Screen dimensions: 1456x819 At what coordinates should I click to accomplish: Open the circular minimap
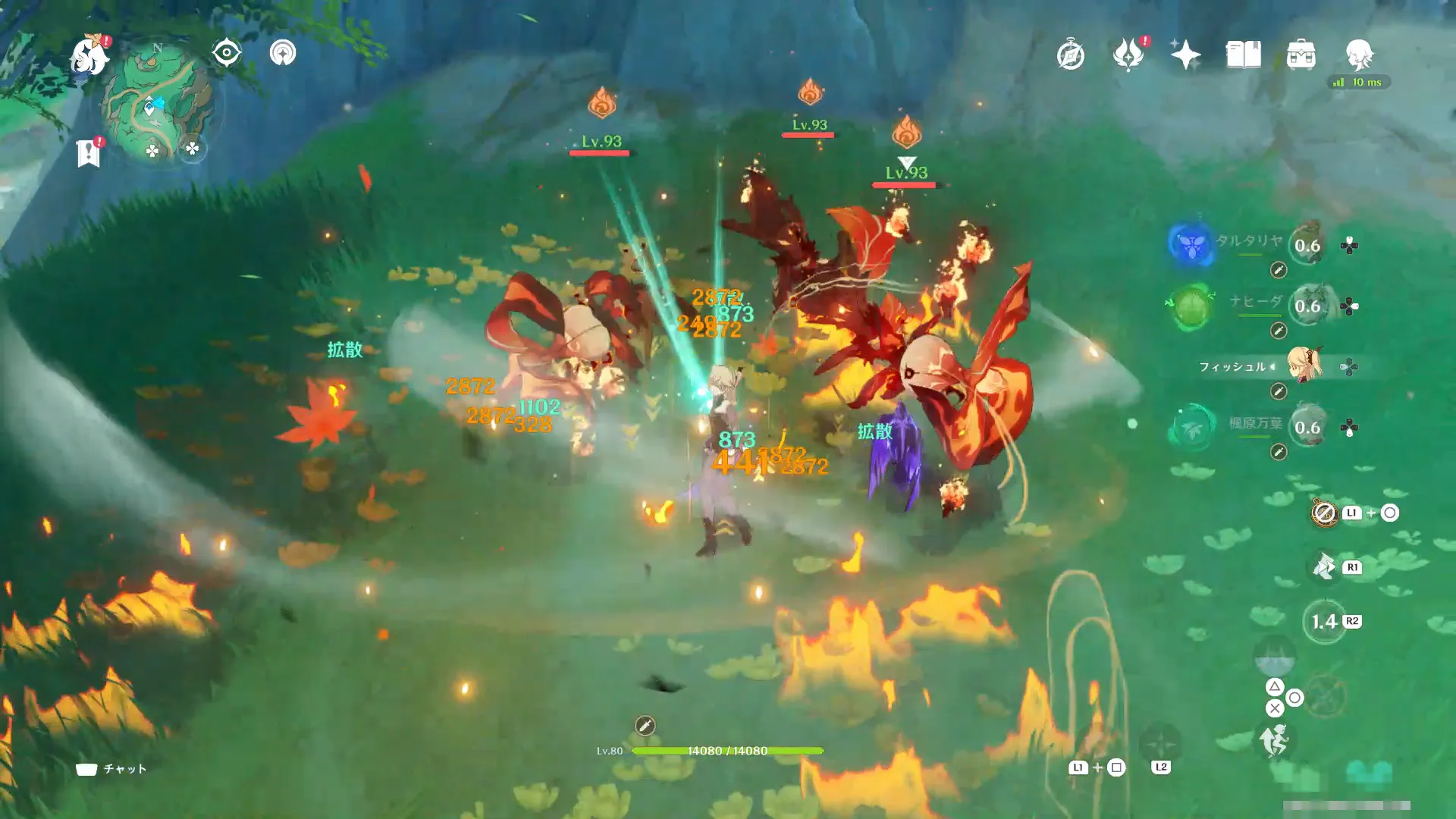(158, 104)
